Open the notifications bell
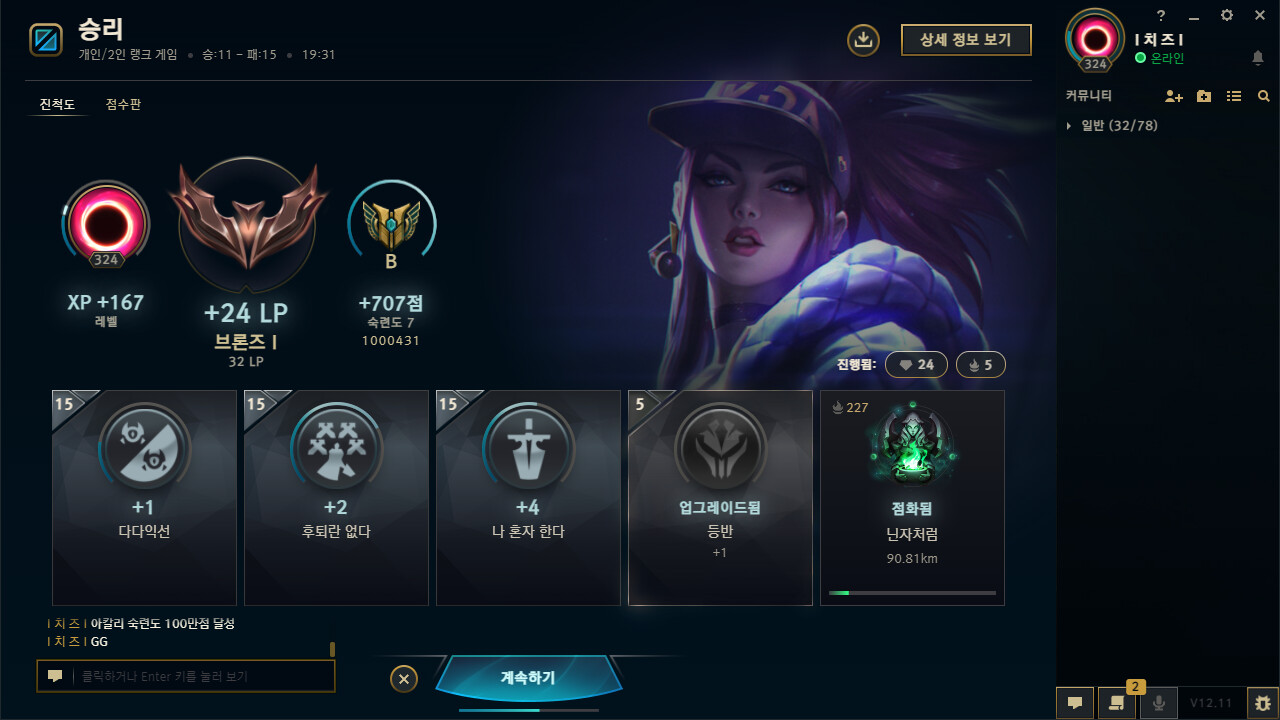Viewport: 1280px width, 720px height. [1258, 58]
